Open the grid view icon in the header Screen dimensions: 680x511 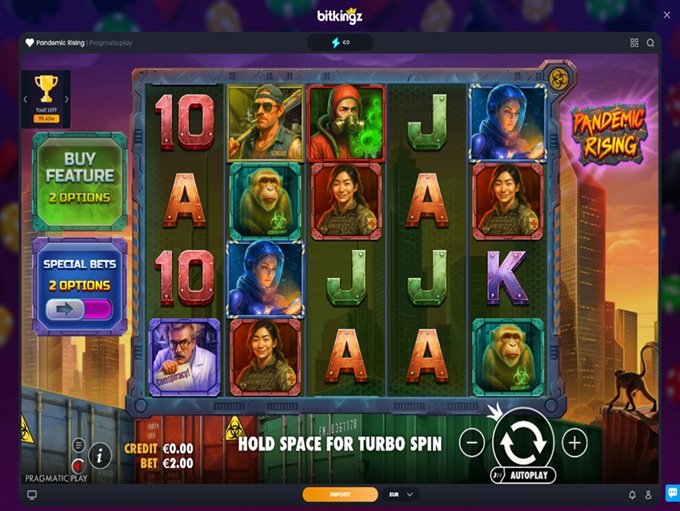634,43
